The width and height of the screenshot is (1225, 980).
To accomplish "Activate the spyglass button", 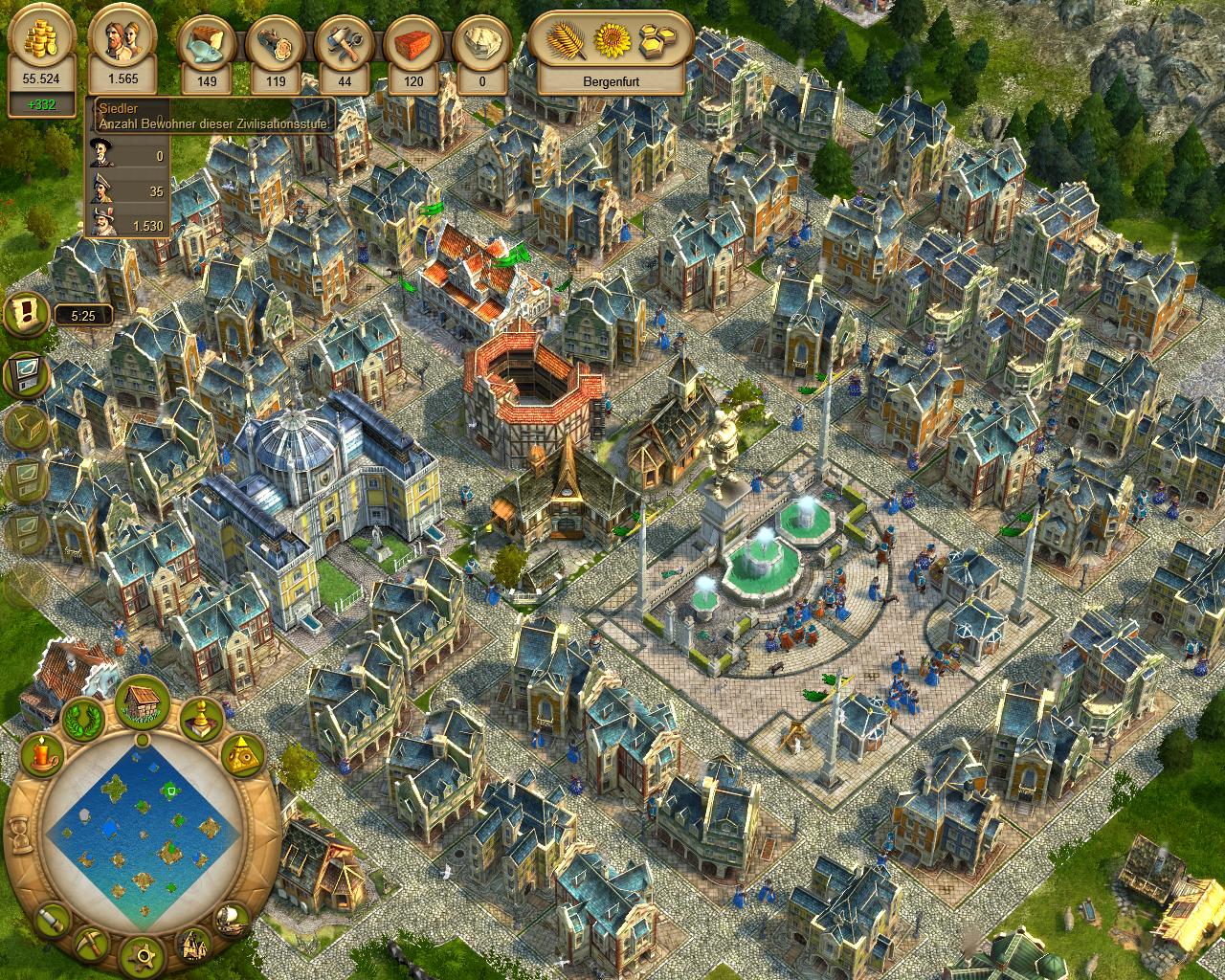I will point(53,921).
